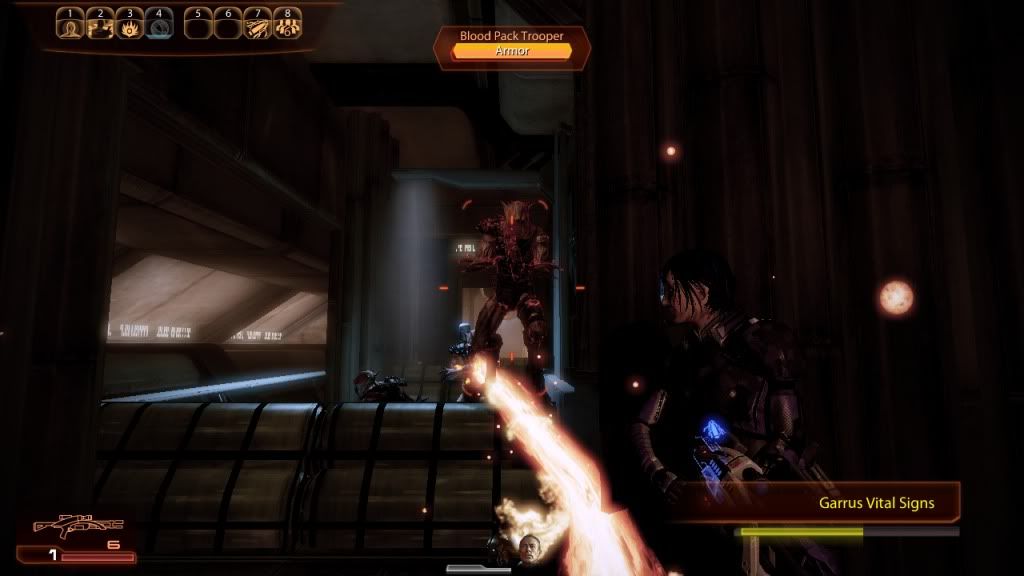Select the greyed-out power in slot 4

[x=159, y=25]
